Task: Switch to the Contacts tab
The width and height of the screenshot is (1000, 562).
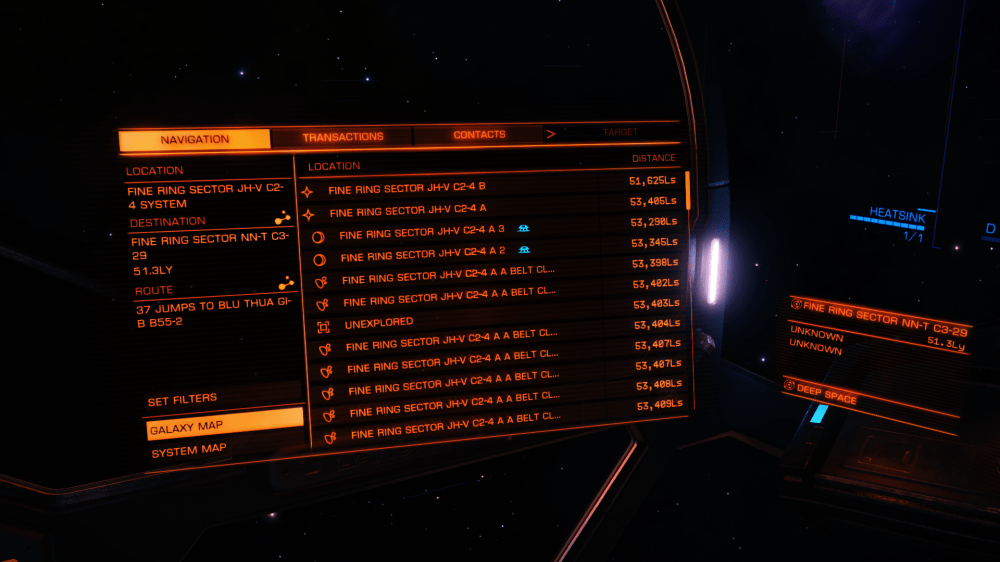Action: tap(479, 135)
